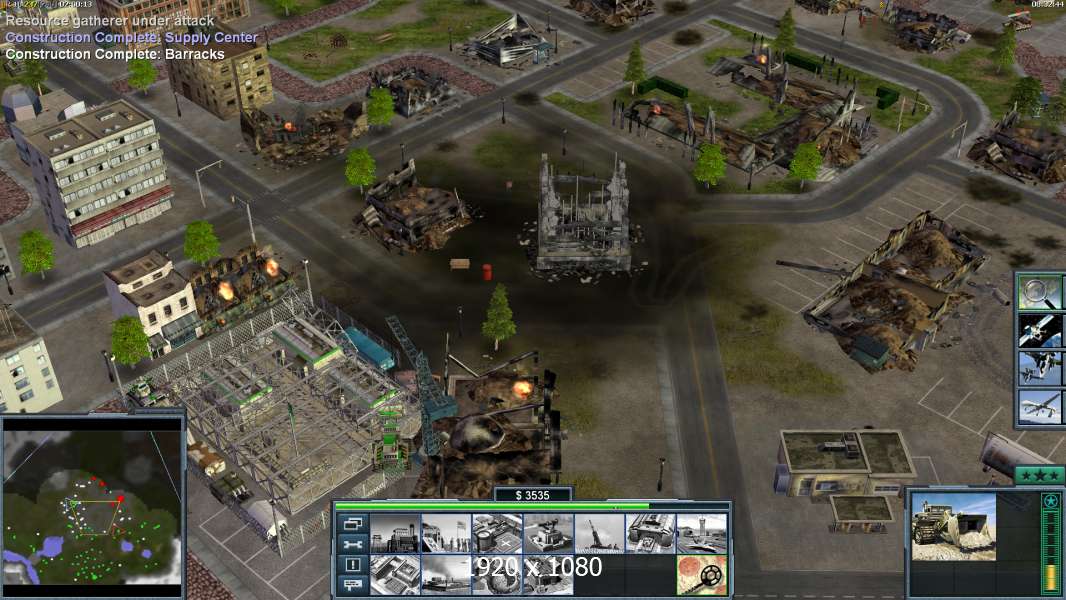The width and height of the screenshot is (1066, 600).
Task: Build the Airfield with control tower
Action: (701, 534)
